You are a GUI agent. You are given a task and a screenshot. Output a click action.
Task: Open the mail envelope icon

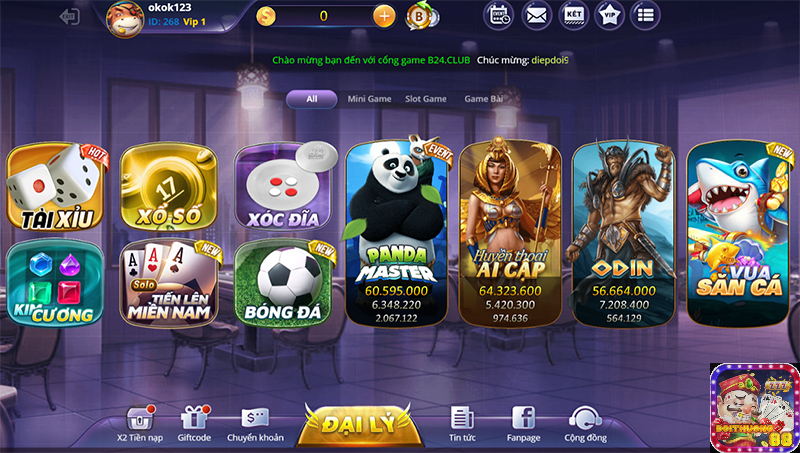click(537, 15)
